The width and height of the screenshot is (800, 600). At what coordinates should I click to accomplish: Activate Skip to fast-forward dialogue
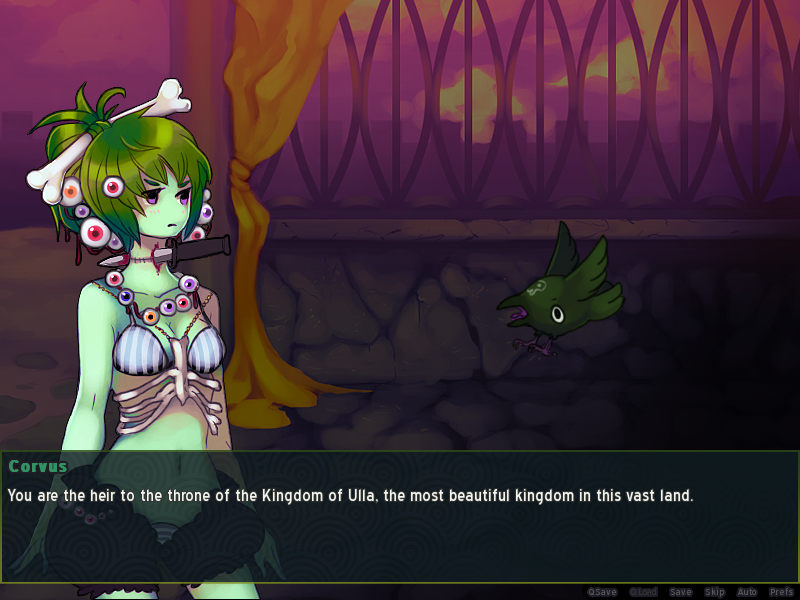[714, 592]
